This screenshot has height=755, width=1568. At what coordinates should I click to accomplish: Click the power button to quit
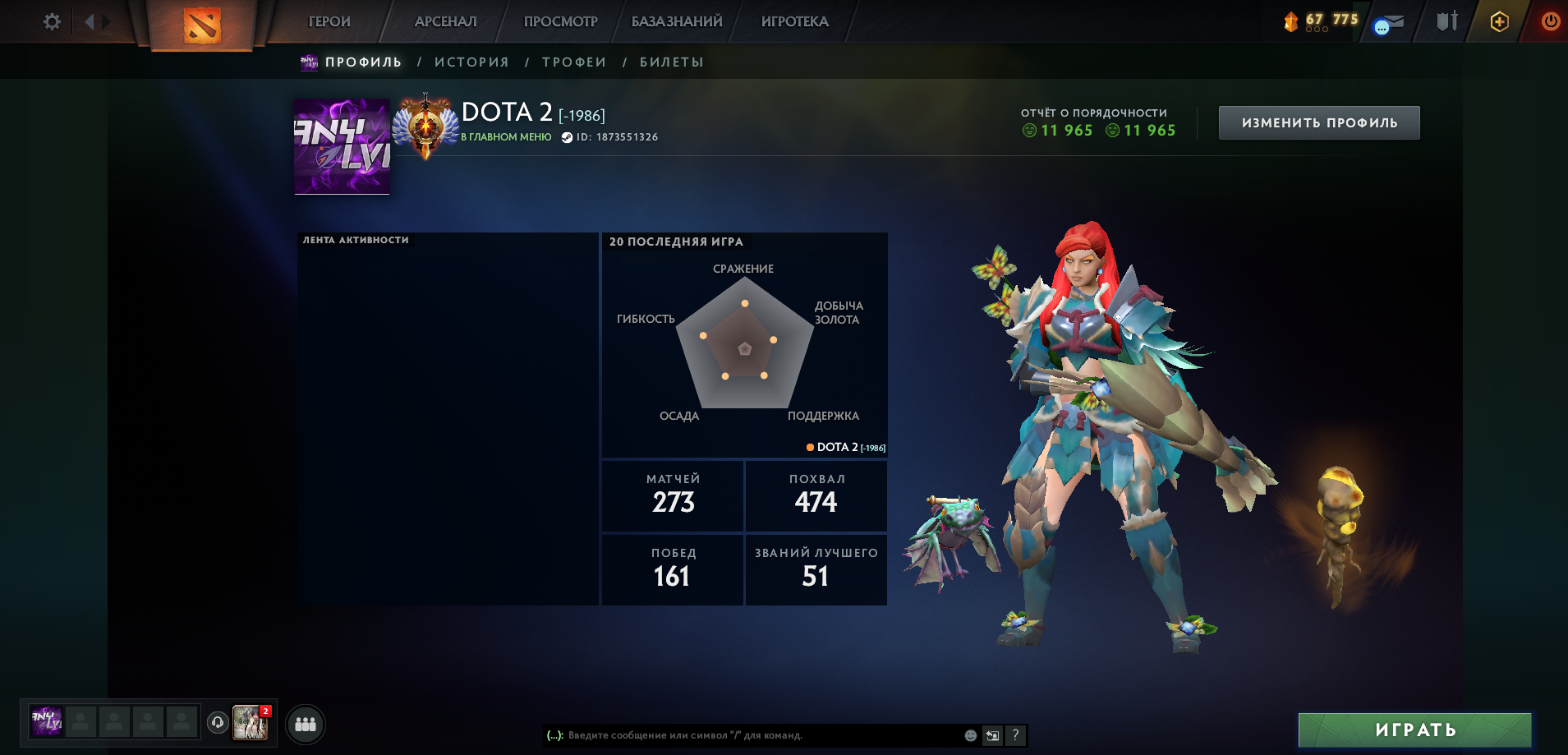[x=1551, y=22]
